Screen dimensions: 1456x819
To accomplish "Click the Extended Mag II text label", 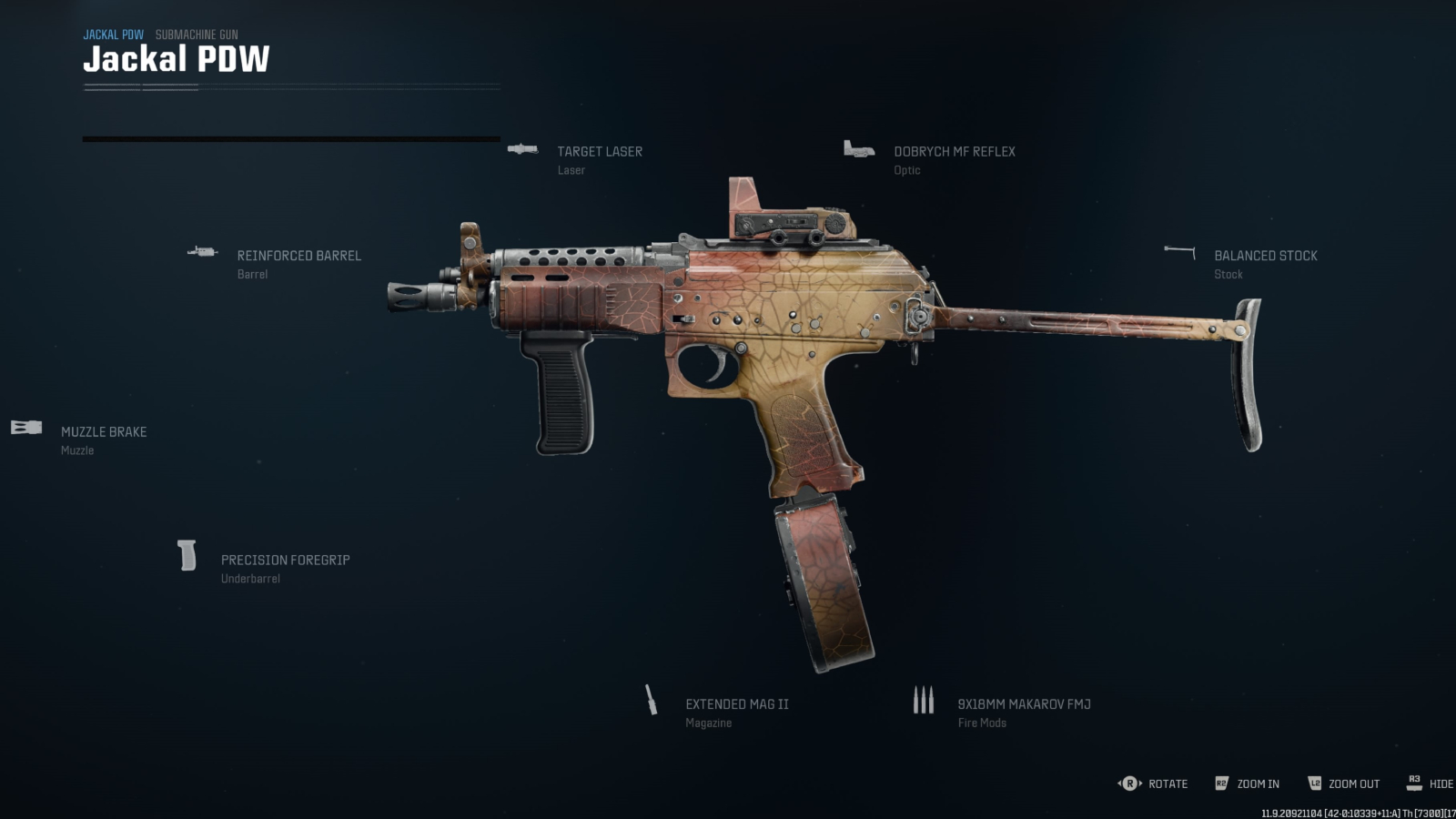I will coord(737,703).
